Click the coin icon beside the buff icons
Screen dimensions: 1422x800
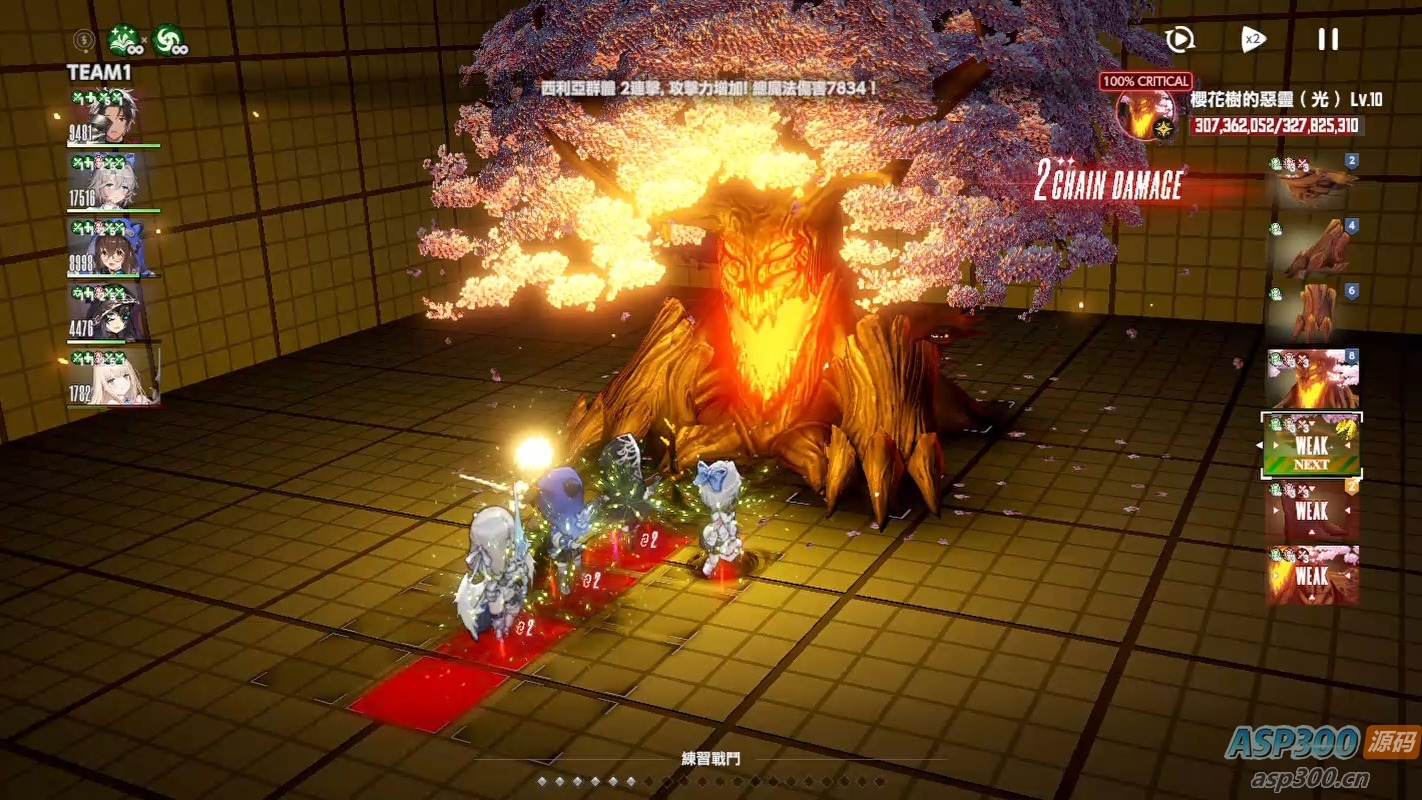(84, 41)
